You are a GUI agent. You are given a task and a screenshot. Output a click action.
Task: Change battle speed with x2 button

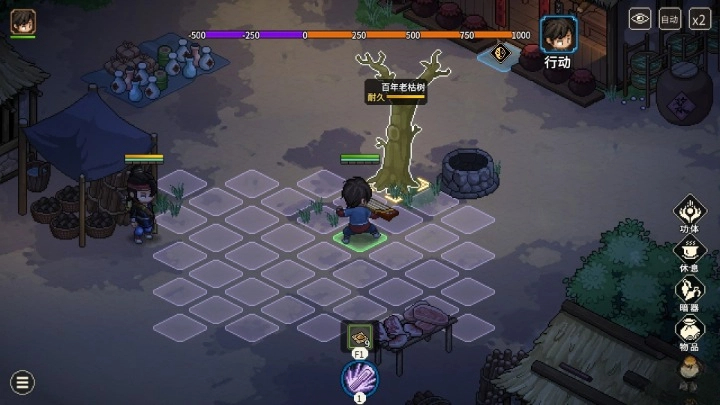coord(700,18)
